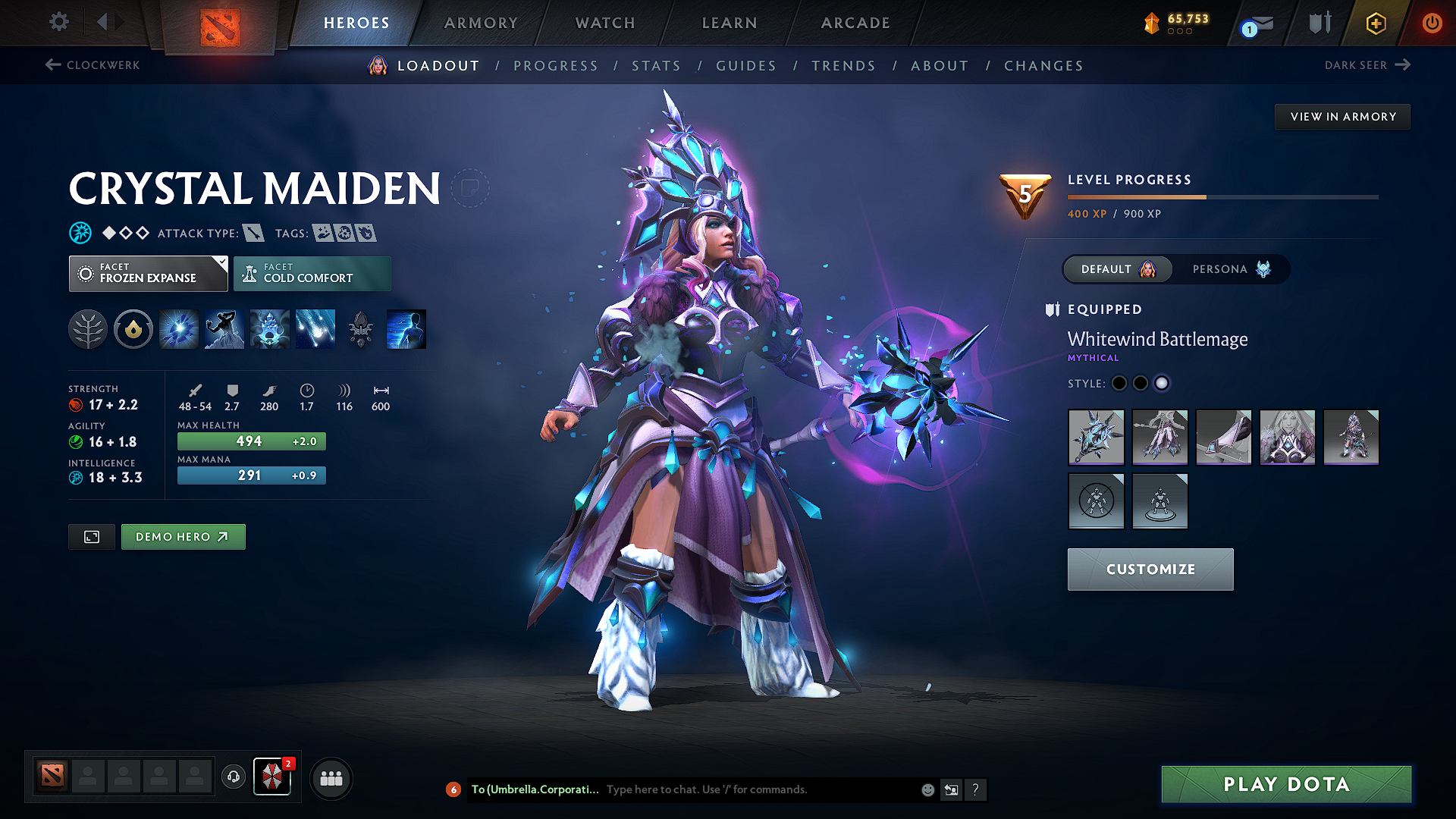Open the talent tree icon
Image resolution: width=1456 pixels, height=819 pixels.
click(87, 328)
